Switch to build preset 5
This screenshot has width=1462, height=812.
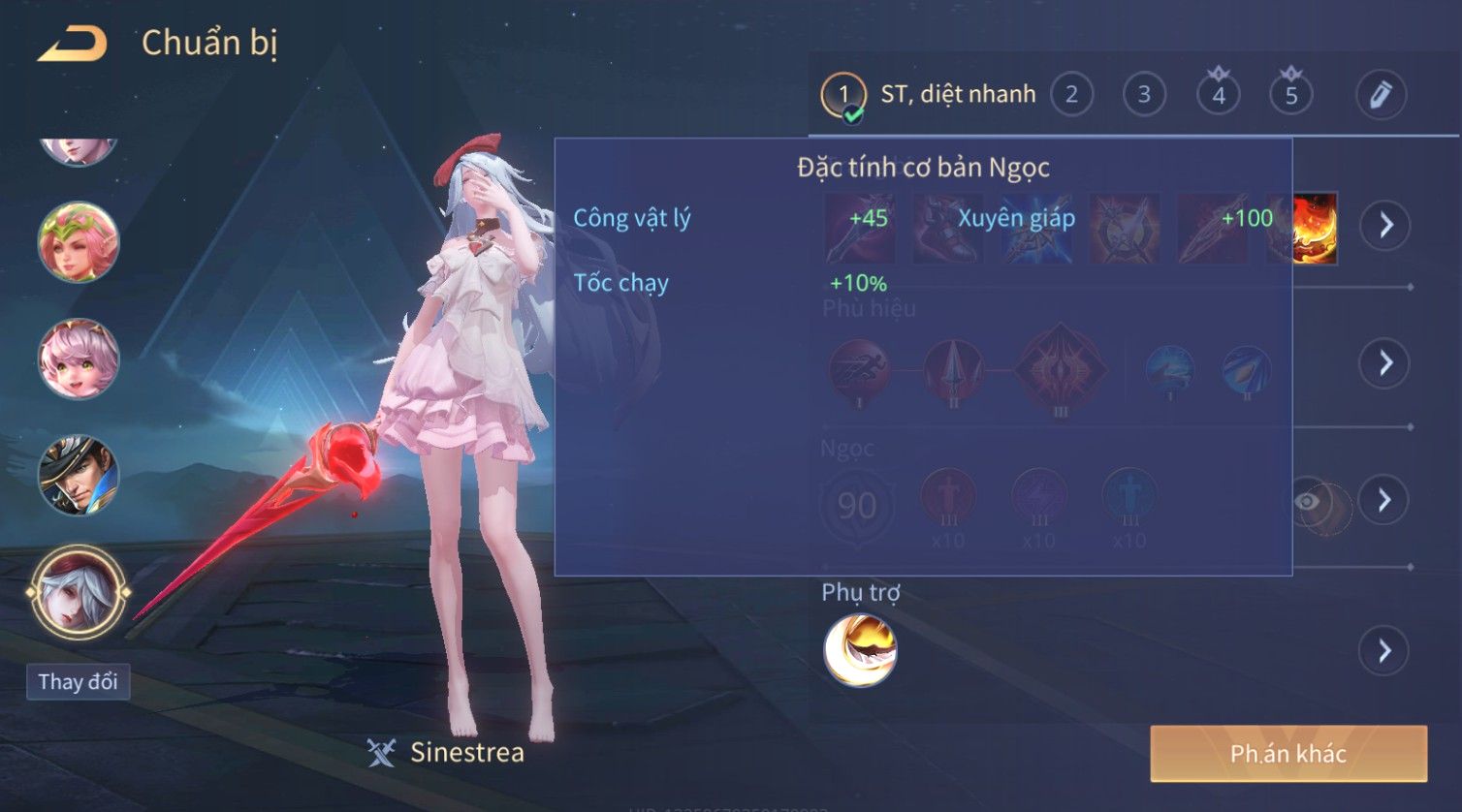click(1290, 95)
